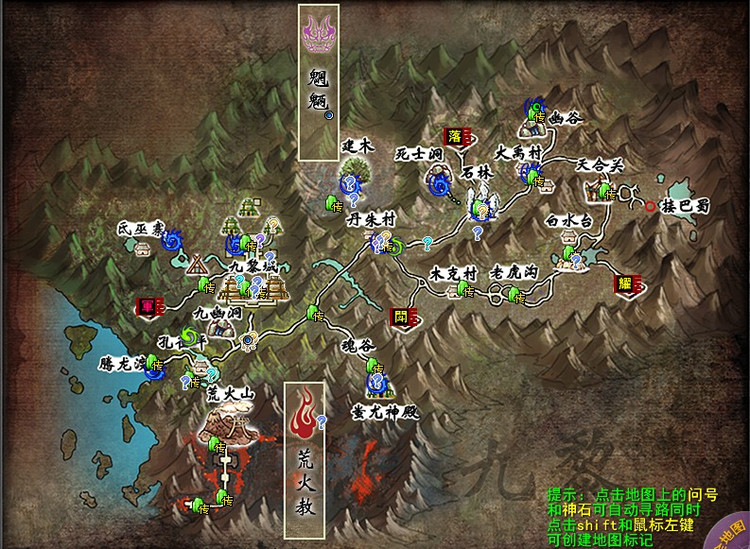Click the red circle marker near 抹巴蜀

click(651, 207)
